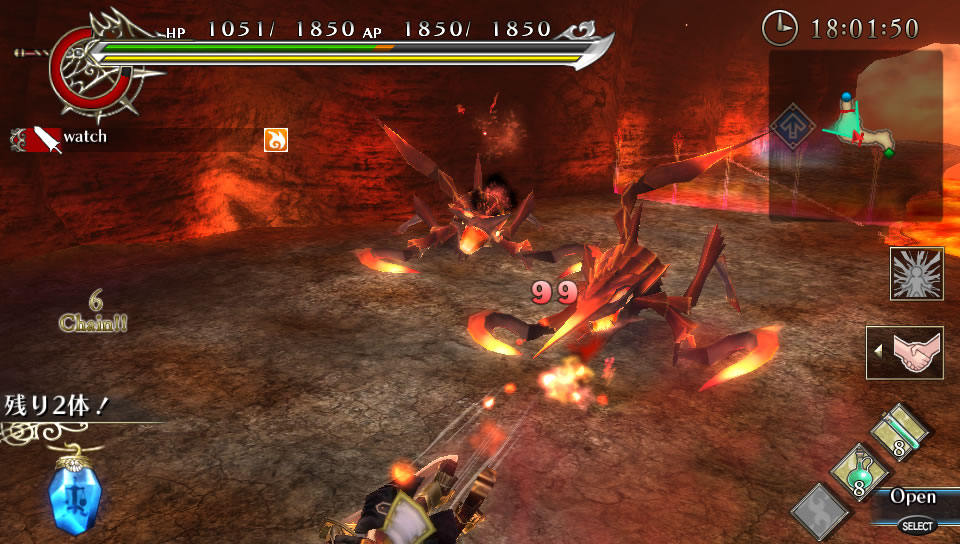Select the orange flame status icon
The width and height of the screenshot is (960, 544).
[x=275, y=140]
